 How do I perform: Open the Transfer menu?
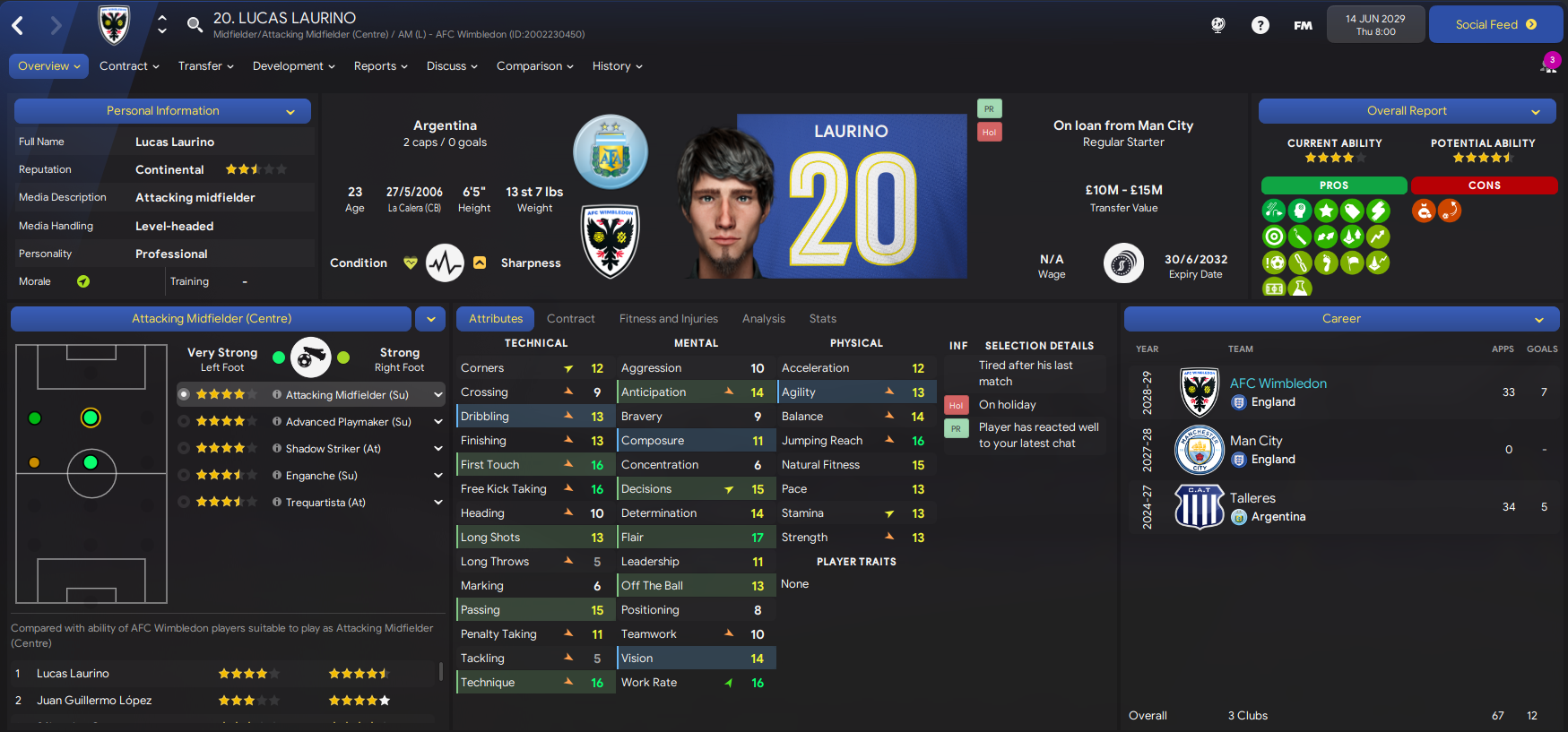[205, 66]
